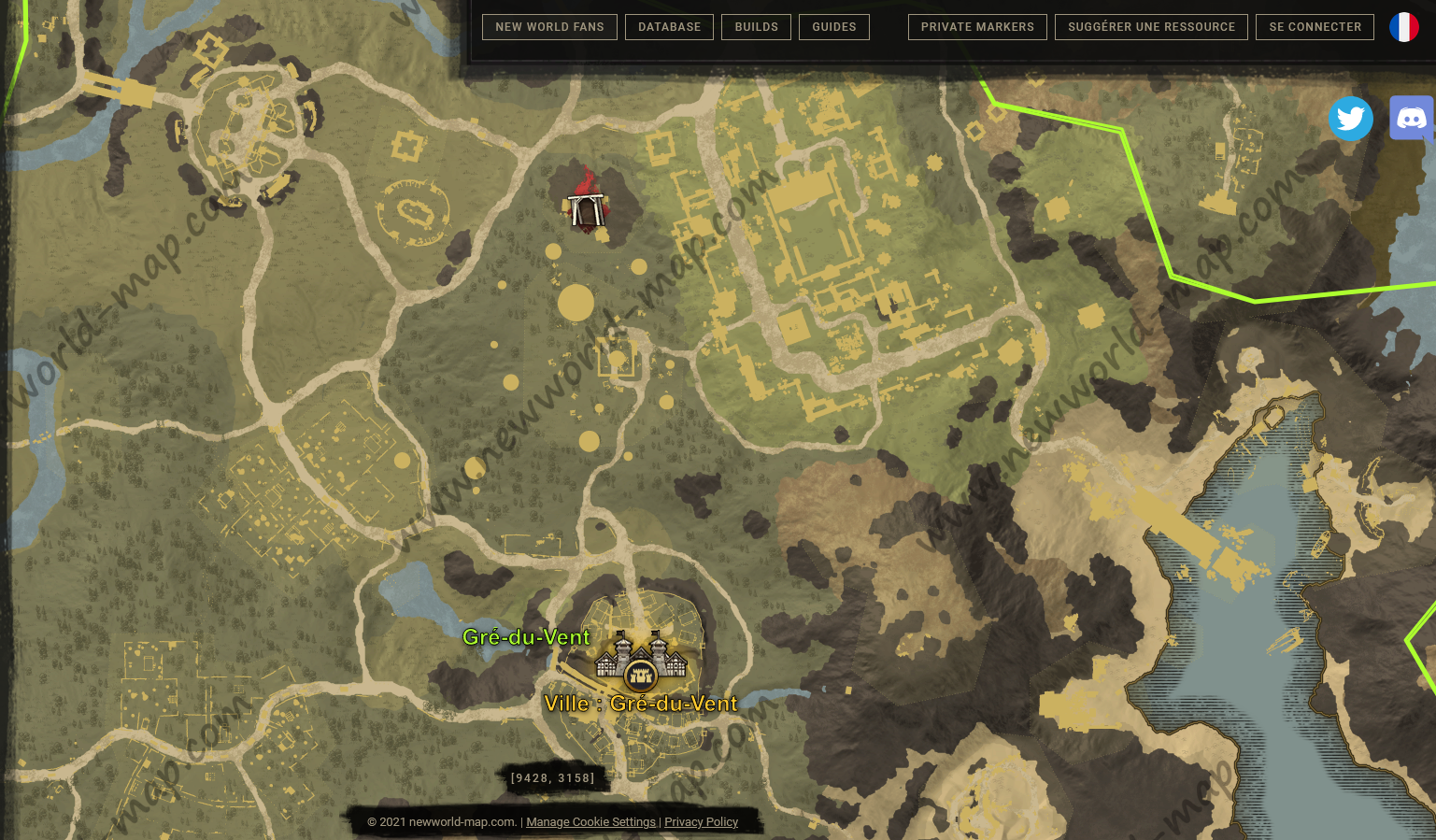Click the red-flame gate map marker

pos(586,206)
